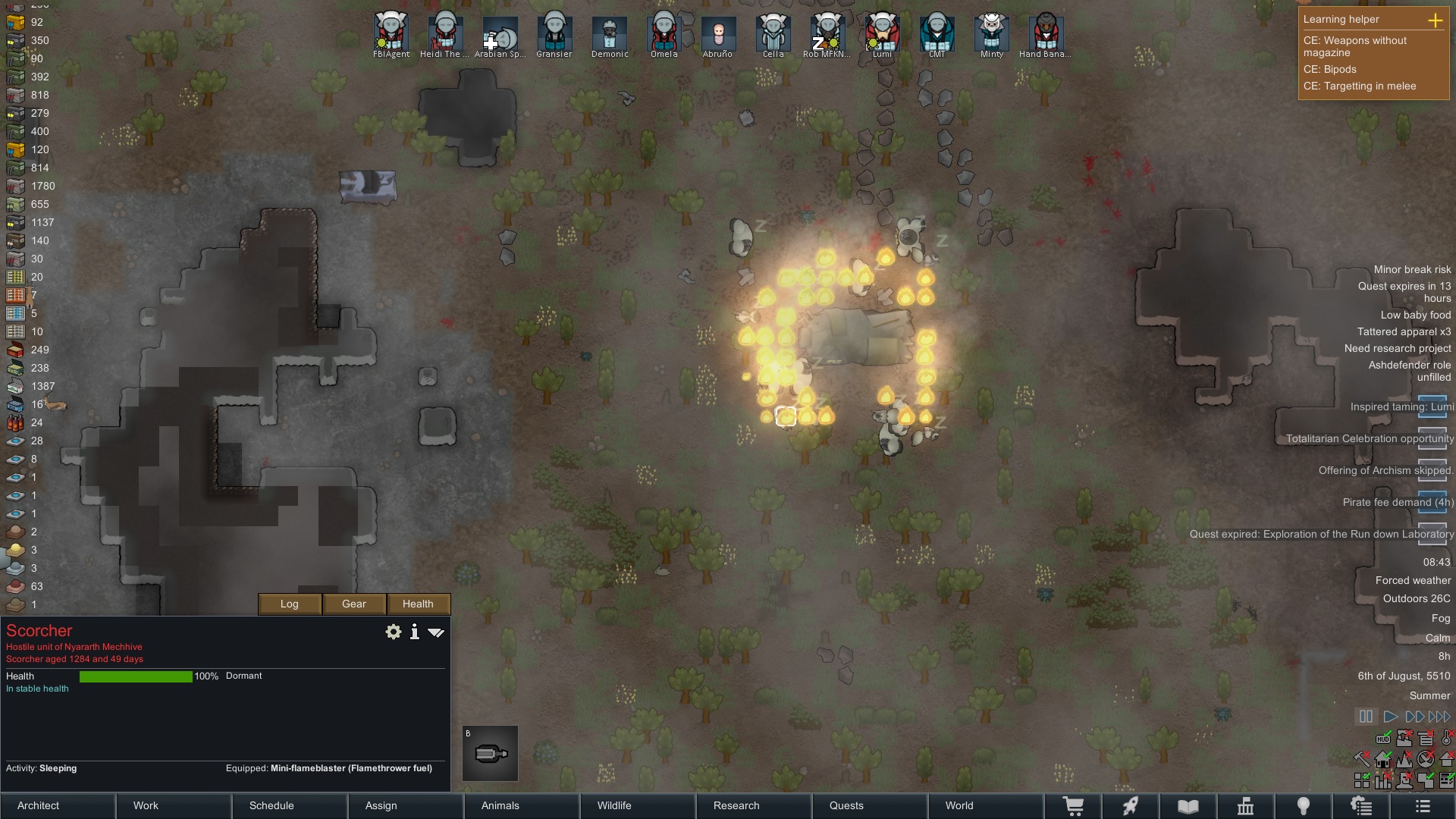Pause the game speed
The height and width of the screenshot is (819, 1456).
[1366, 717]
